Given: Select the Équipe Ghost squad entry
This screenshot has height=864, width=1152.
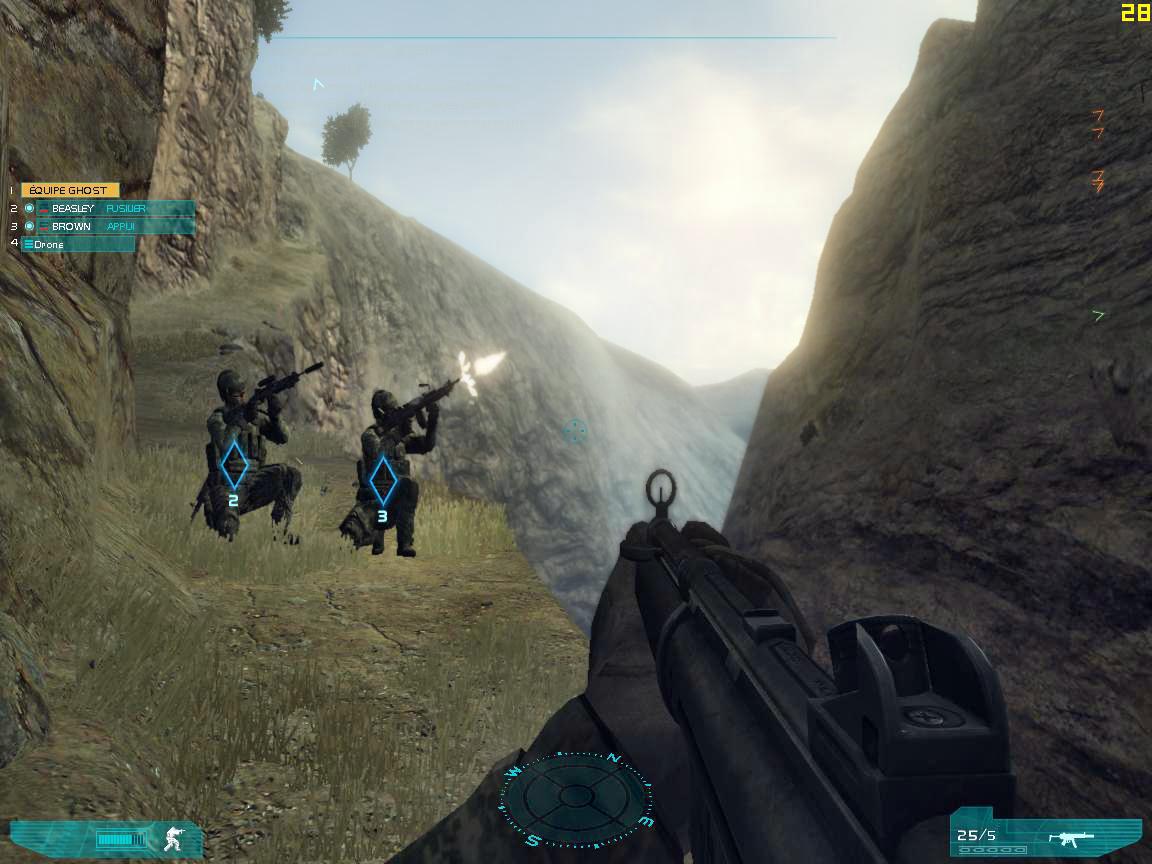Looking at the screenshot, I should coord(70,190).
